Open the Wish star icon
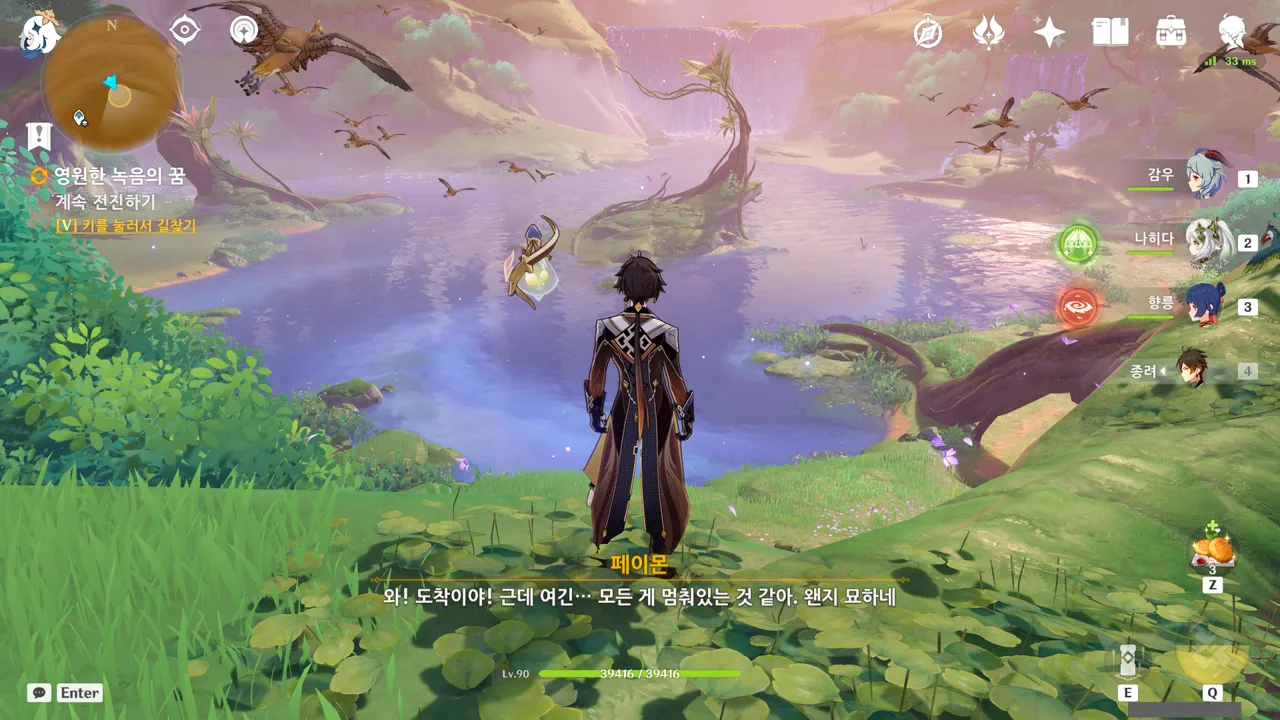1280x720 pixels. click(1049, 33)
